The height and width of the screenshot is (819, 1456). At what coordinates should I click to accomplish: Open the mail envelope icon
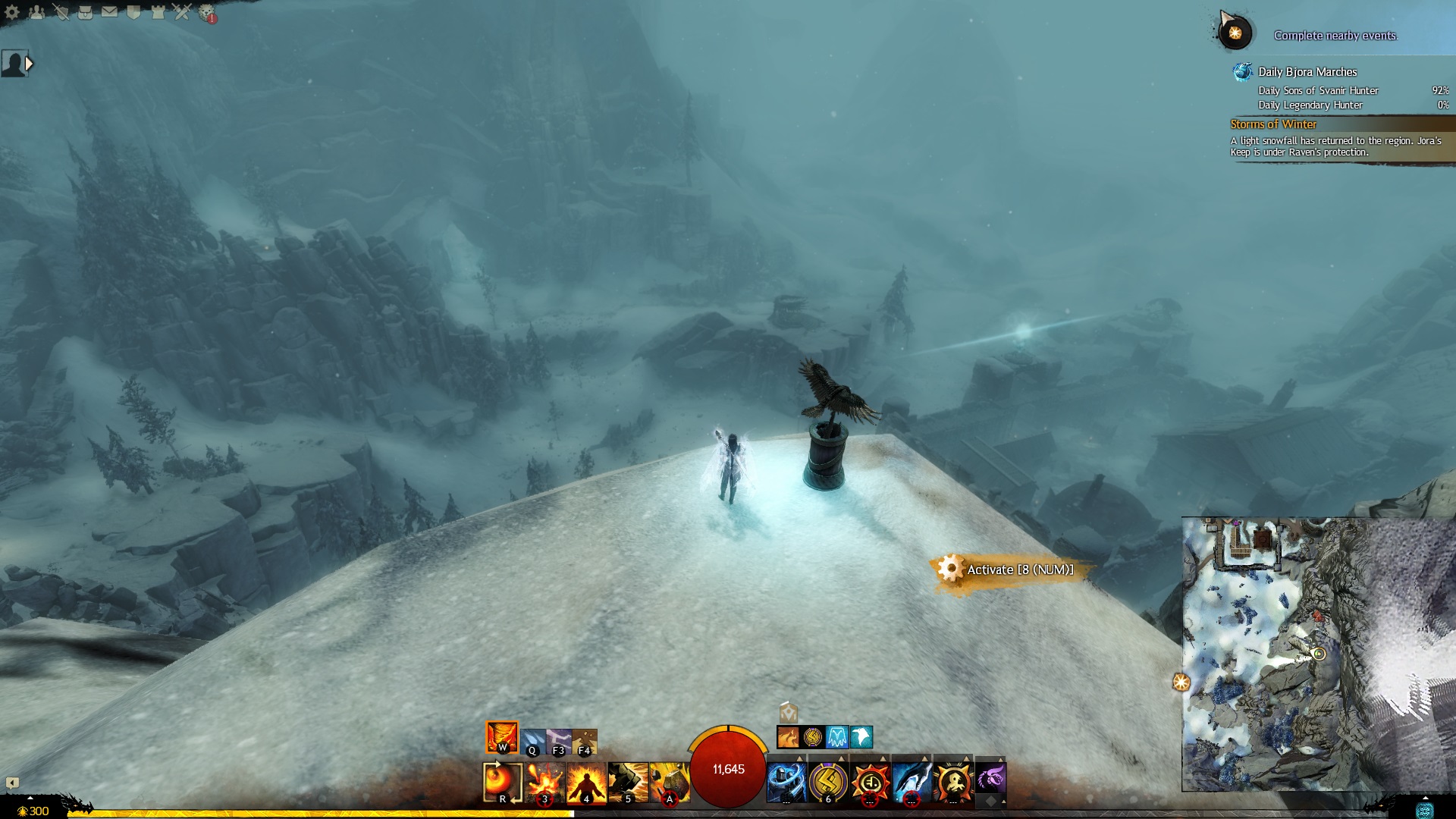tap(110, 12)
